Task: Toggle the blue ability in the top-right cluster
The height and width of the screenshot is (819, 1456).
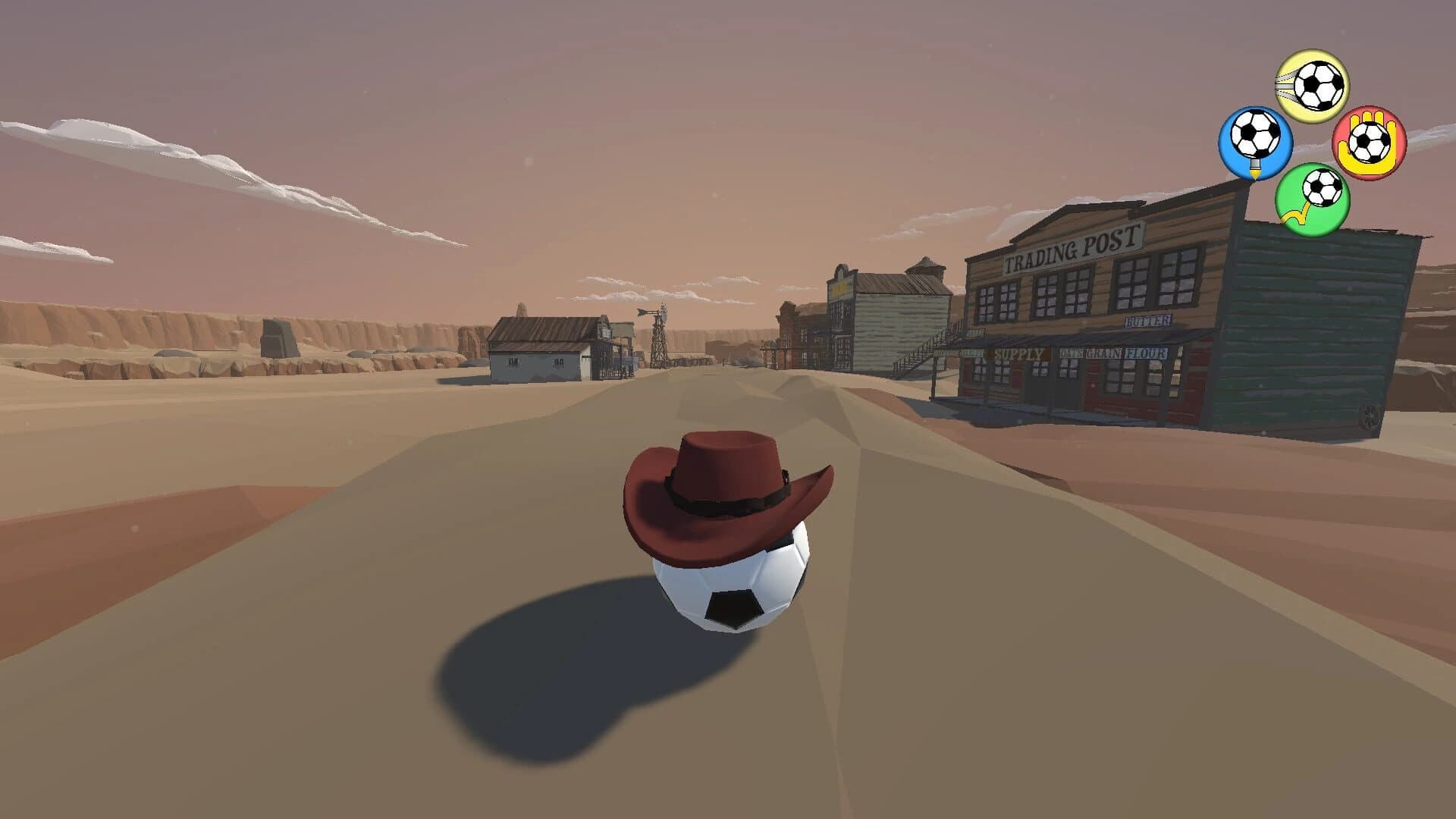Action: pos(1255,140)
